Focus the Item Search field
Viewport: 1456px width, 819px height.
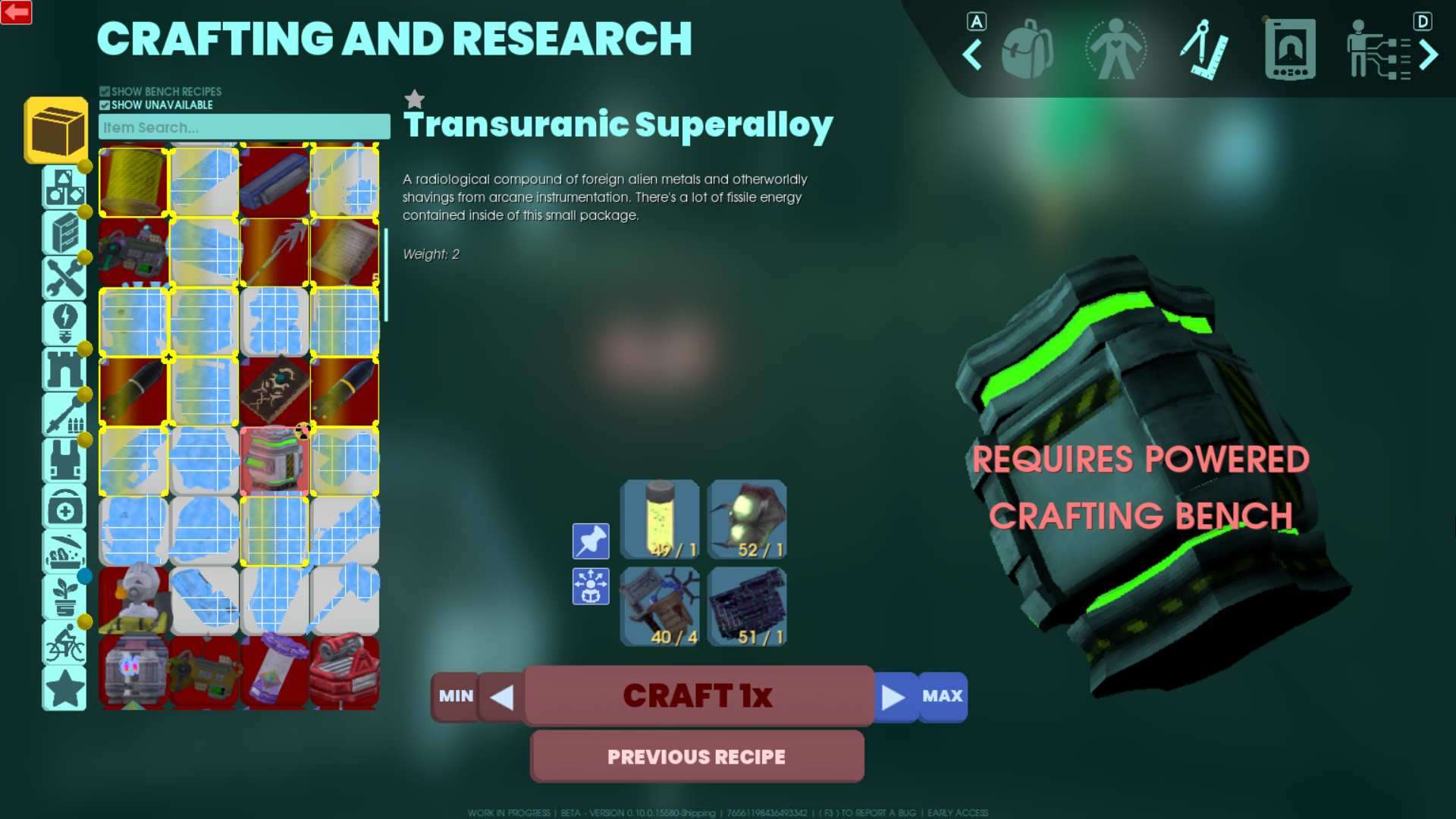[x=244, y=127]
